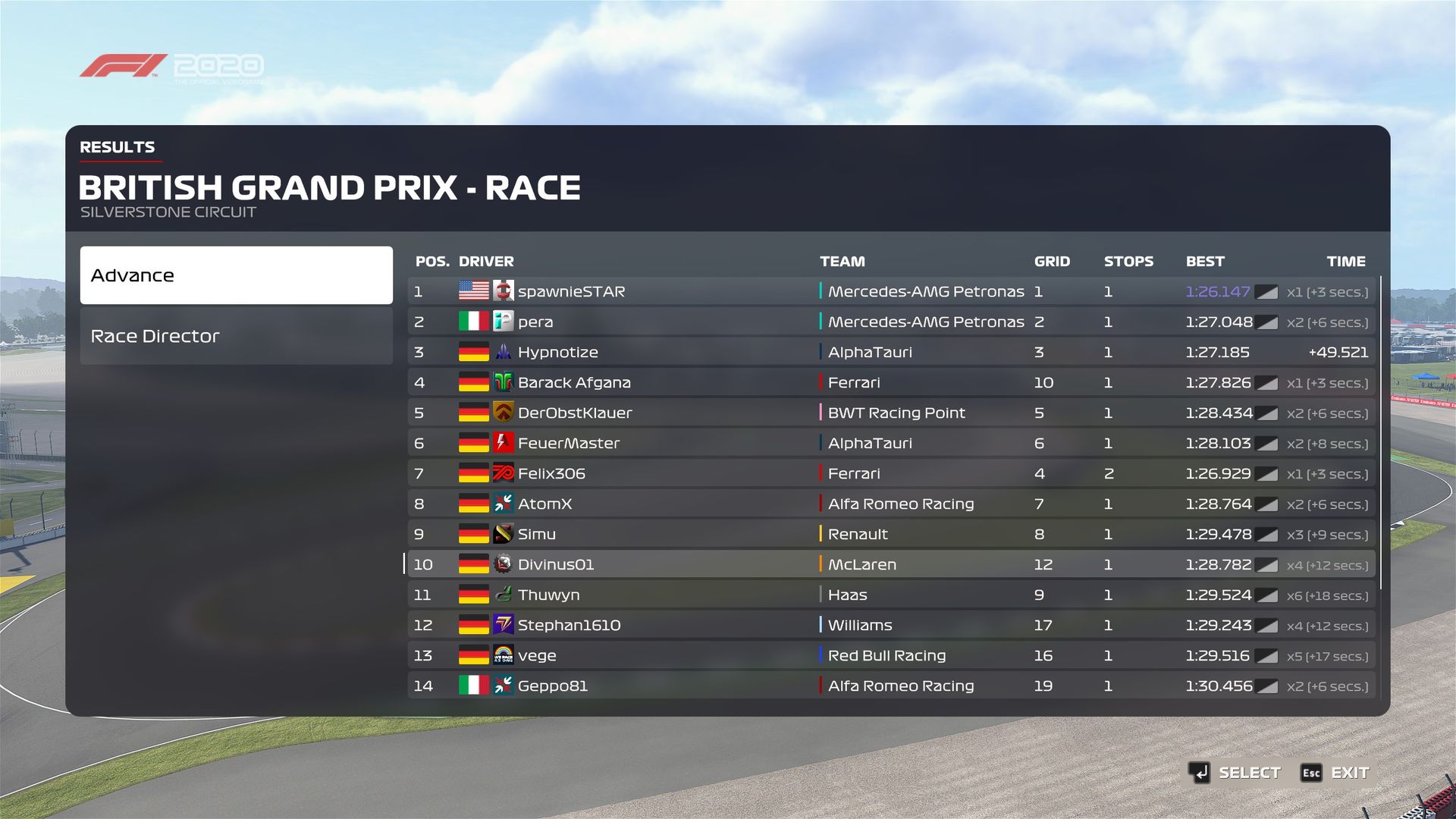Choose the Felix306 result row
Image resolution: width=1456 pixels, height=819 pixels.
coord(891,473)
